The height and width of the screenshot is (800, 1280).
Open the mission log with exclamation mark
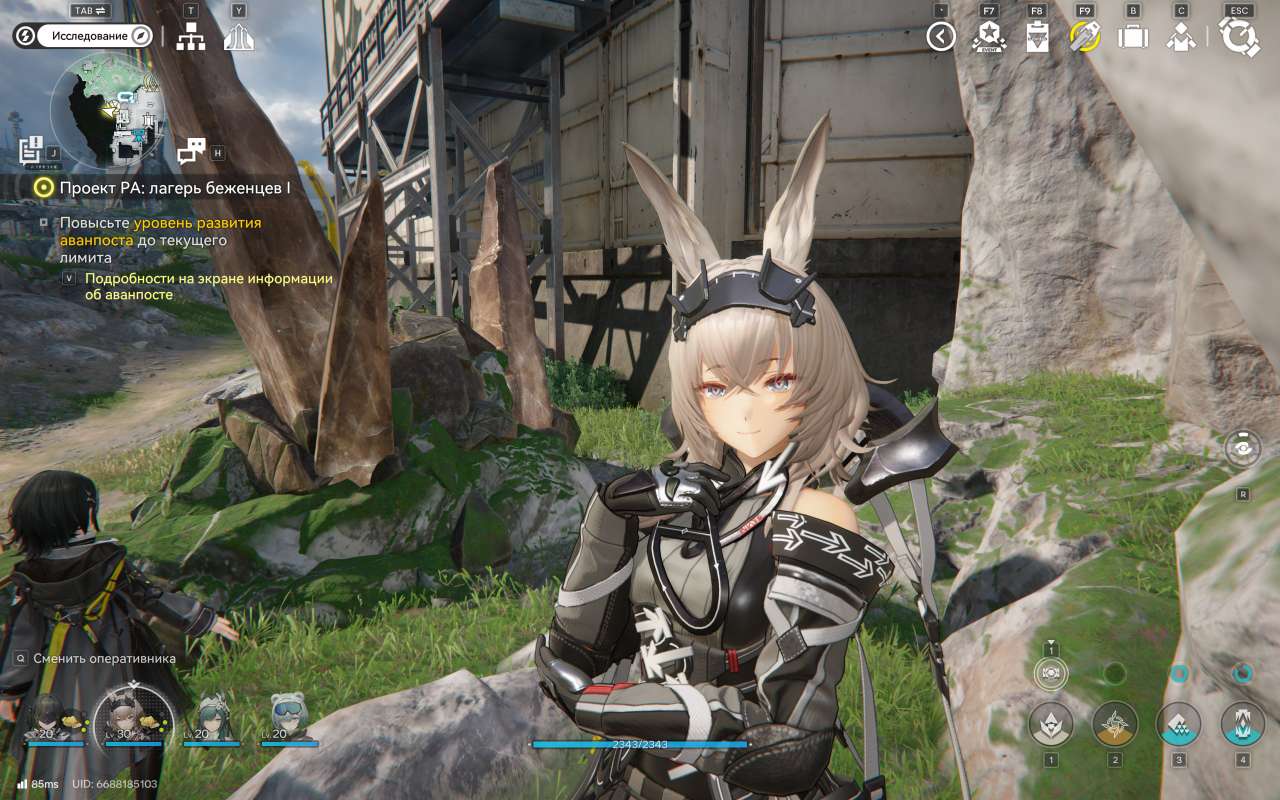(x=30, y=150)
